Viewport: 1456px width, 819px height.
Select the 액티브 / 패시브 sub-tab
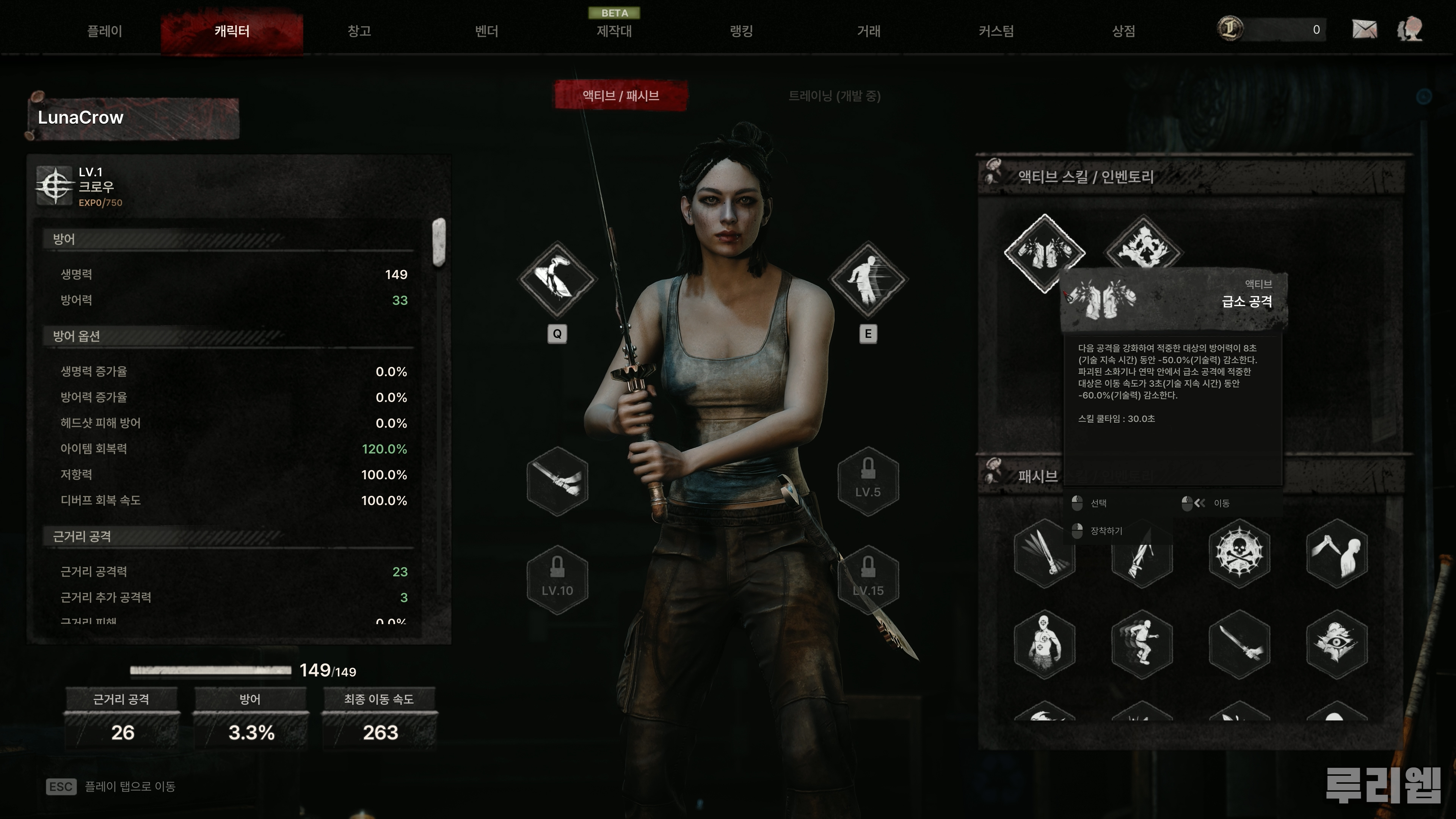click(621, 96)
